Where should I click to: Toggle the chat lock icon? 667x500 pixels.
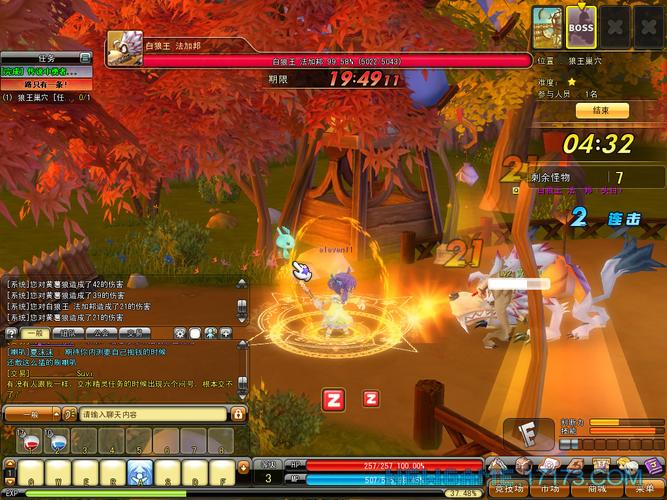[240, 413]
